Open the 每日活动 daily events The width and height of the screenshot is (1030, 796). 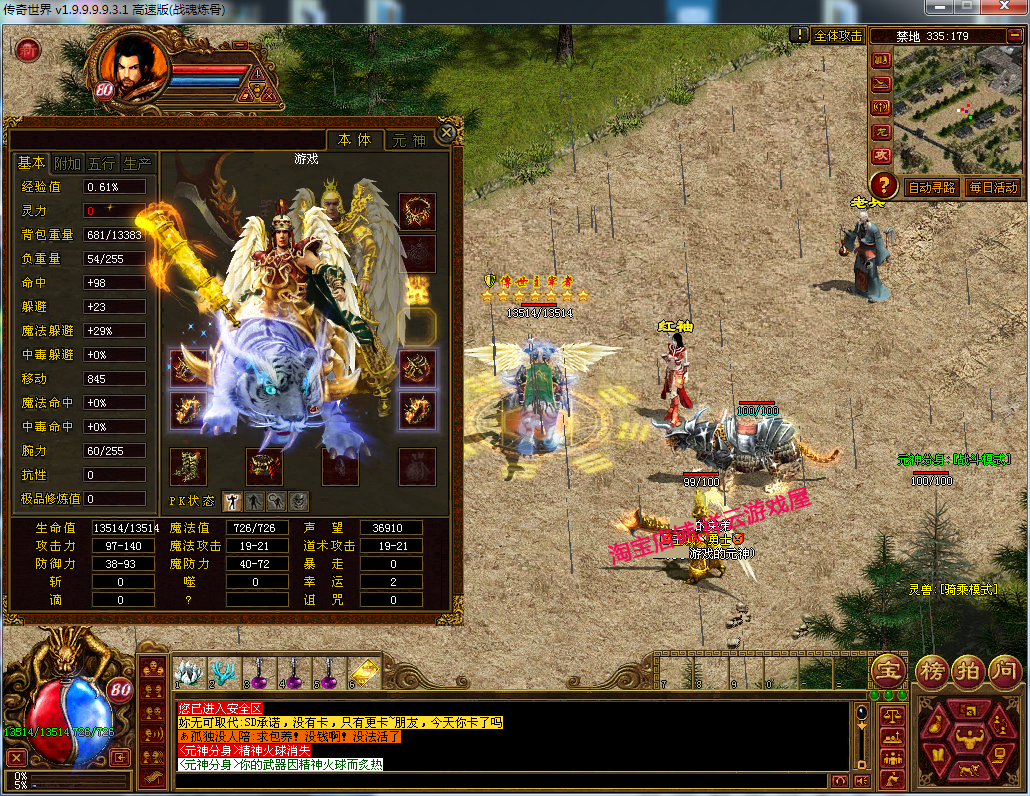pyautogui.click(x=992, y=186)
